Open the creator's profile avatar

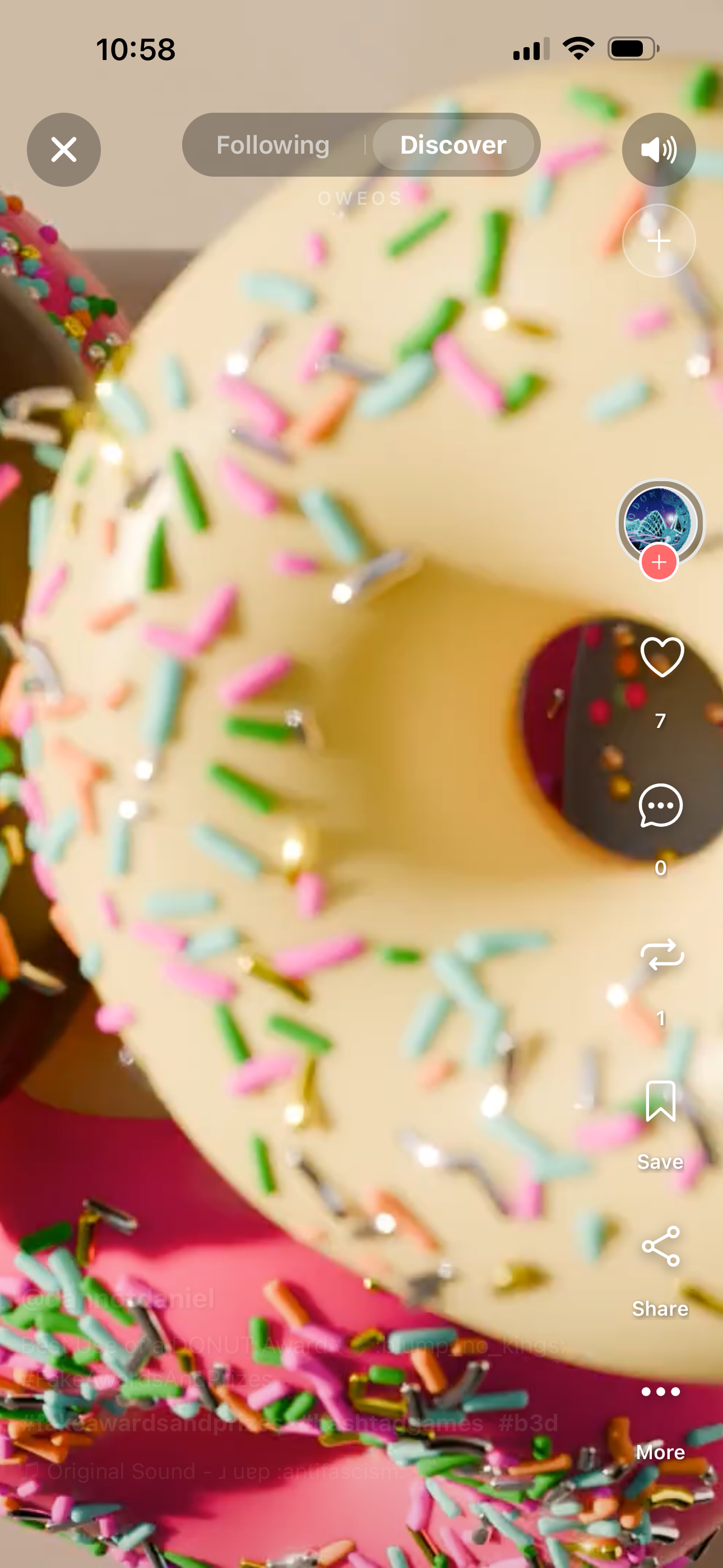pos(659,522)
